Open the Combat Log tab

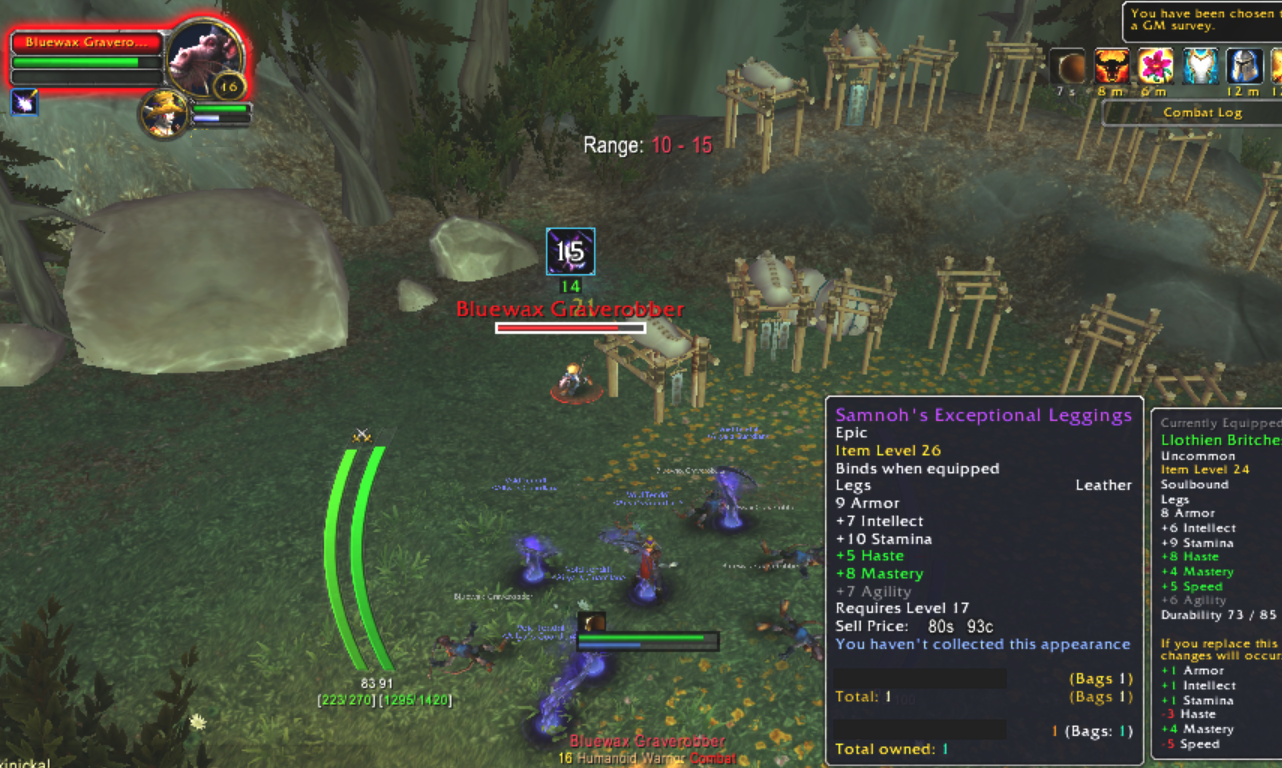point(1201,113)
